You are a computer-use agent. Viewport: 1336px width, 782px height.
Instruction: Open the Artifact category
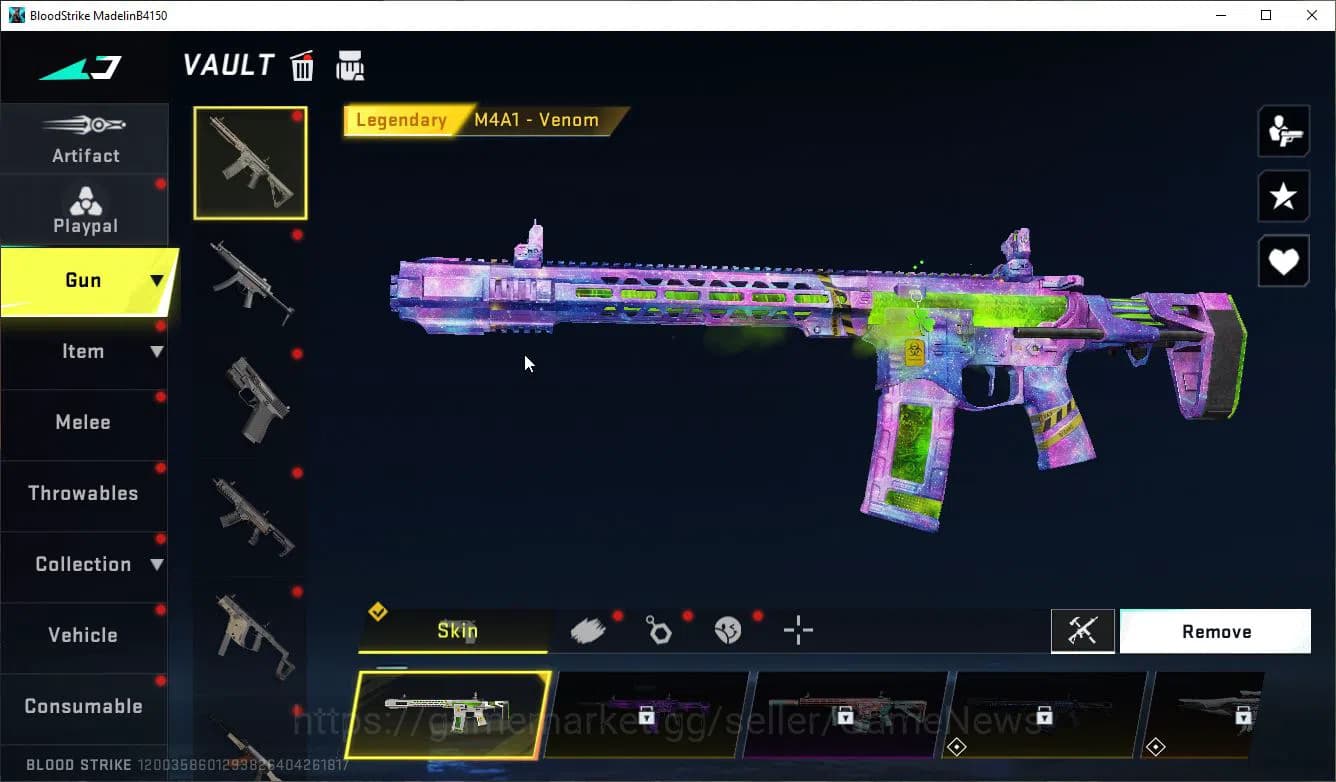(x=85, y=140)
